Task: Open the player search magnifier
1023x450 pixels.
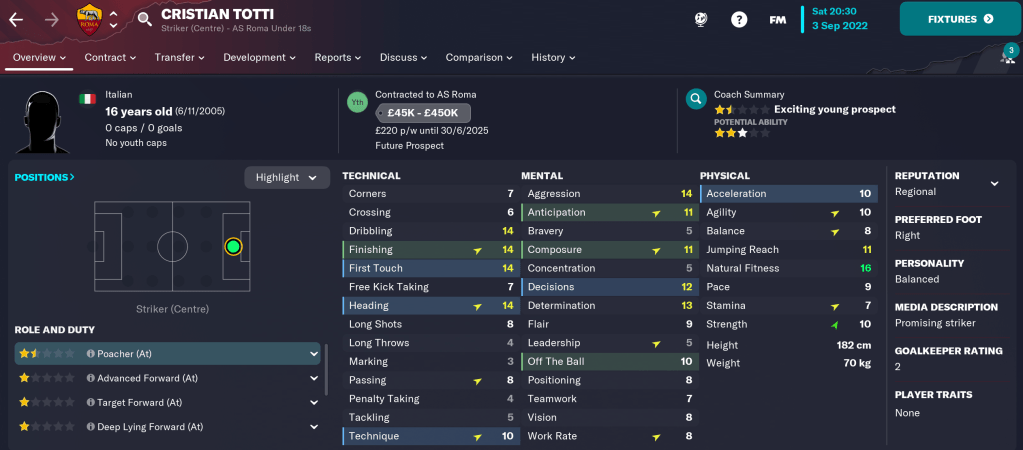Action: tap(145, 19)
